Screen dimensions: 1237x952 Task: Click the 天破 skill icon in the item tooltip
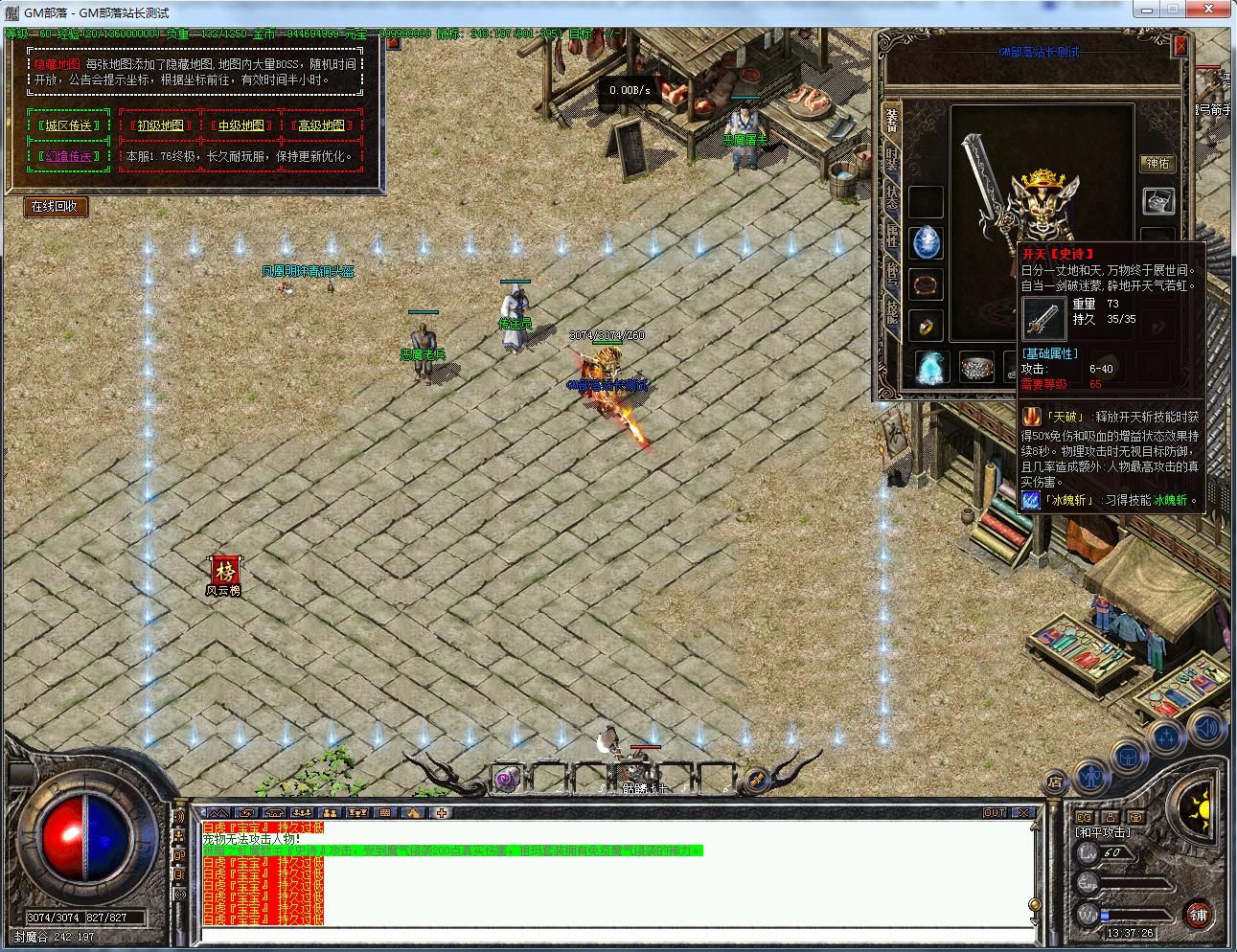[1032, 418]
